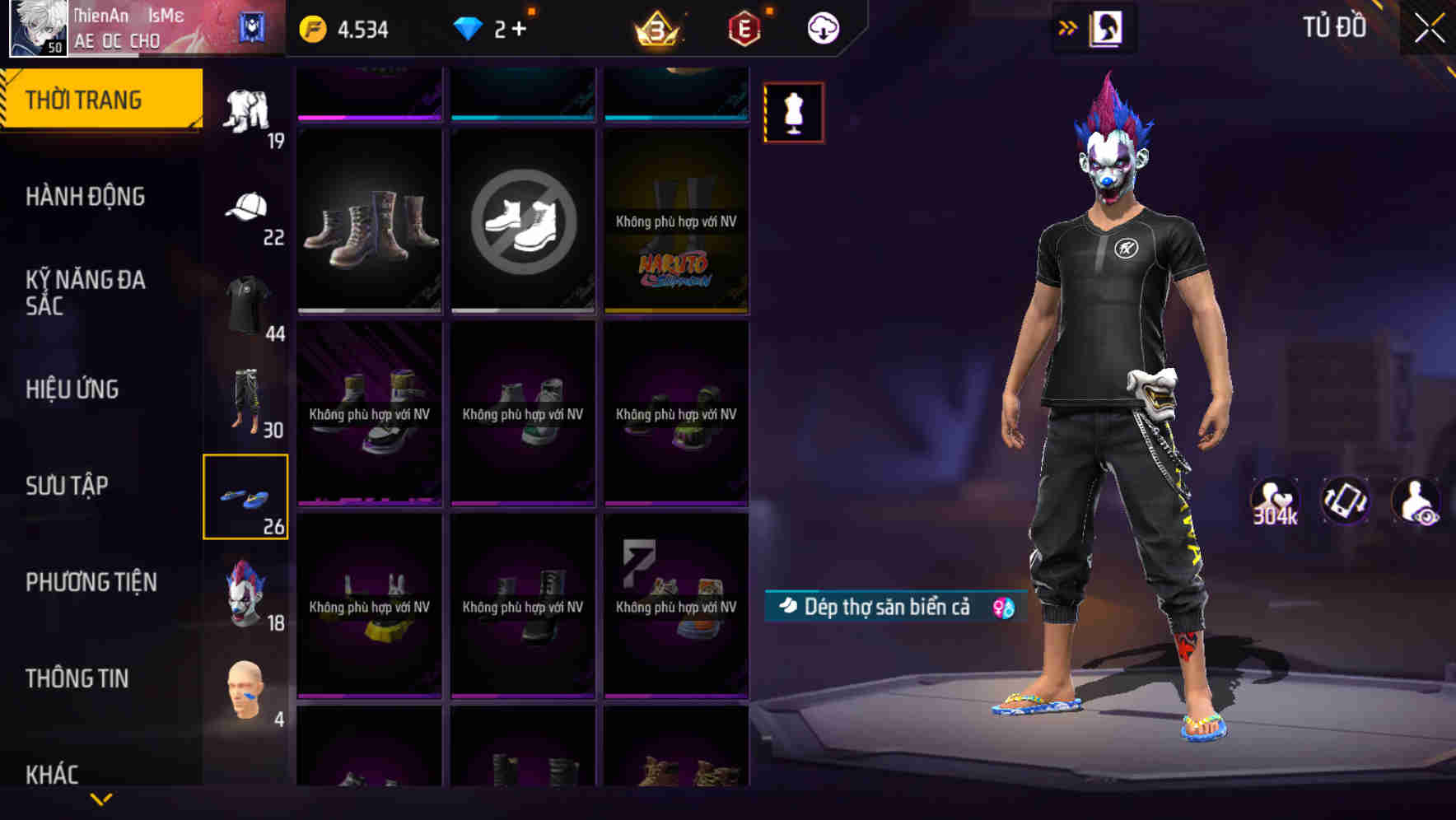The height and width of the screenshot is (820, 1456).
Task: Click the cloud download icon in top bar
Action: pyautogui.click(x=822, y=27)
